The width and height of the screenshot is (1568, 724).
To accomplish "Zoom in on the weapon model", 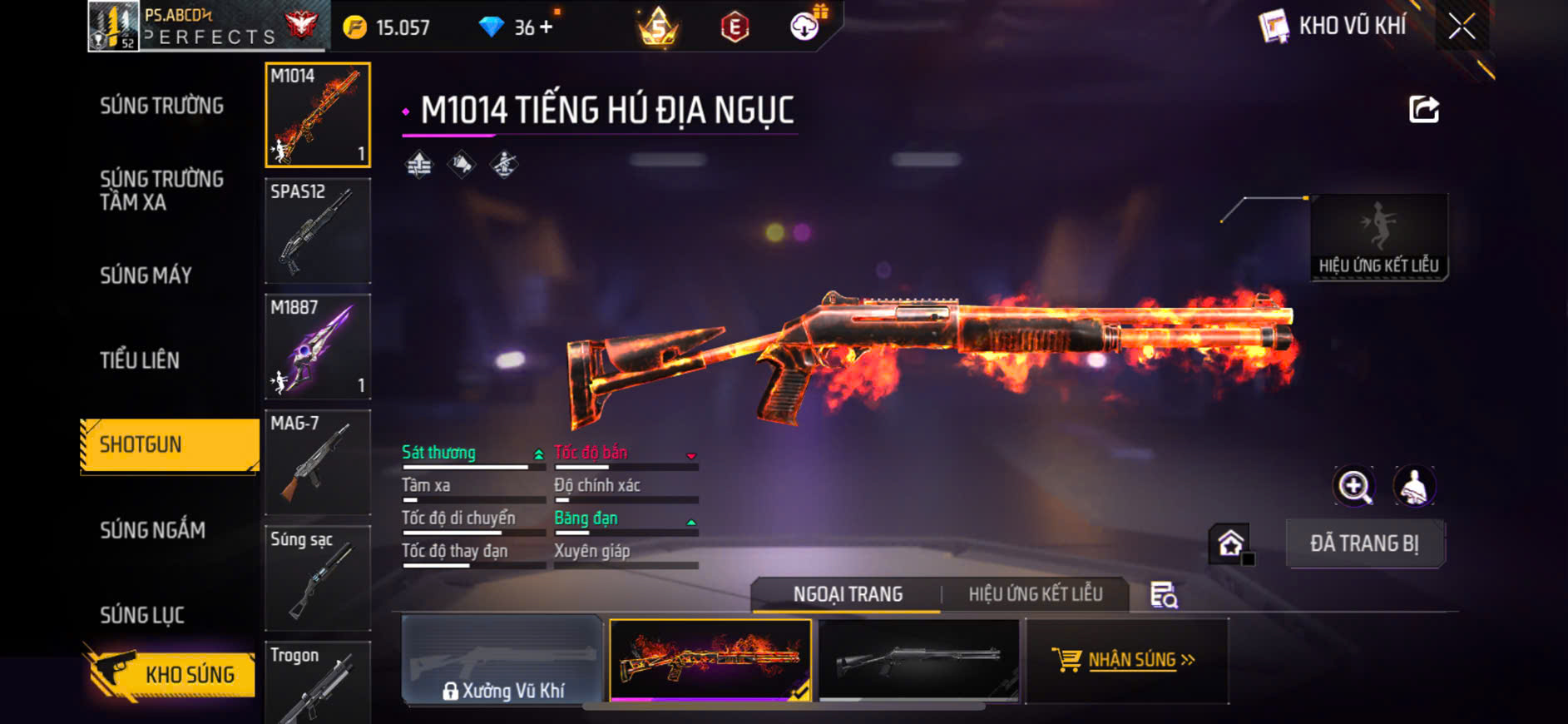I will tap(1354, 487).
